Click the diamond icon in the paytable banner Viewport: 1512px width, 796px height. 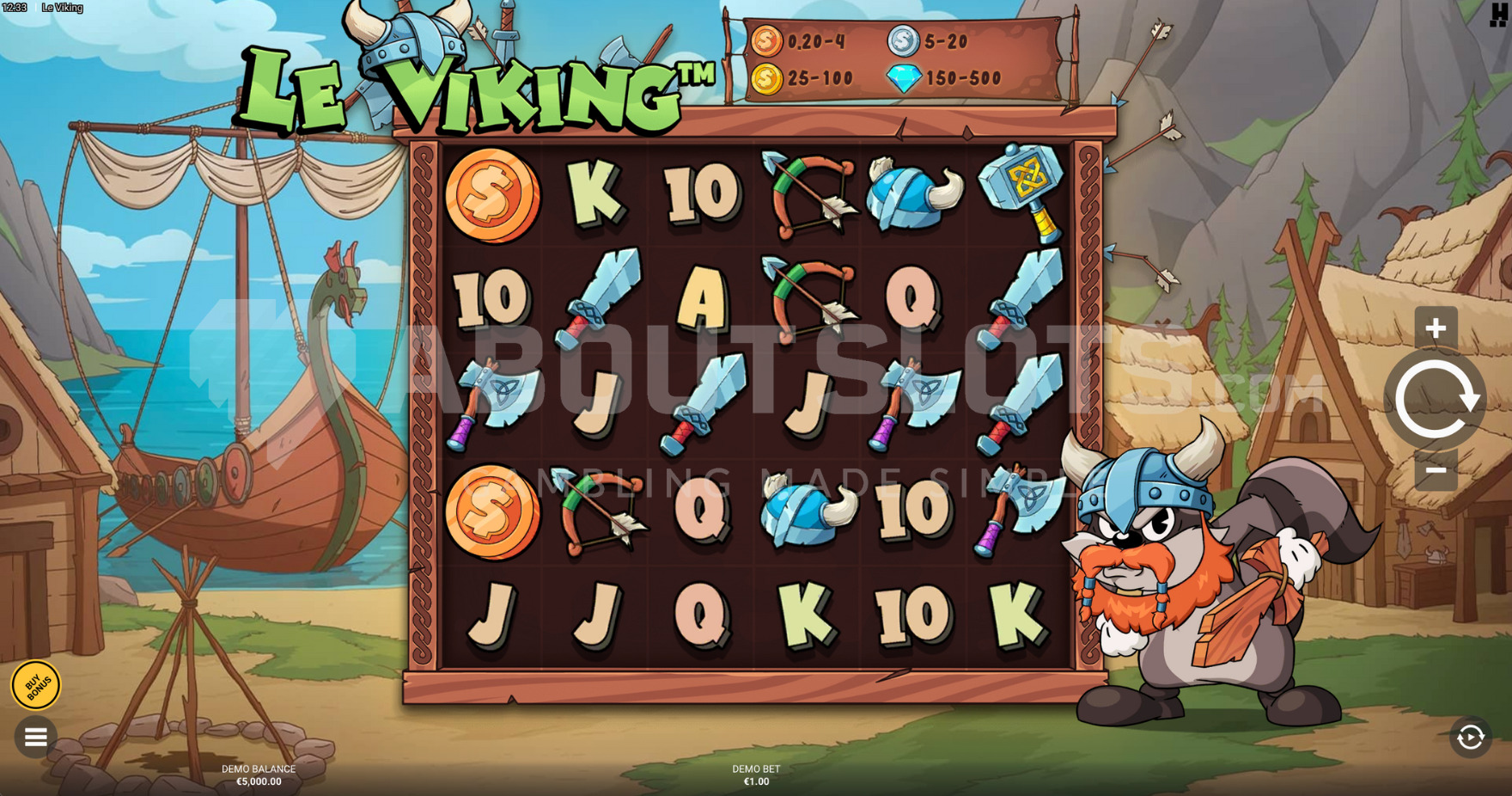[903, 79]
